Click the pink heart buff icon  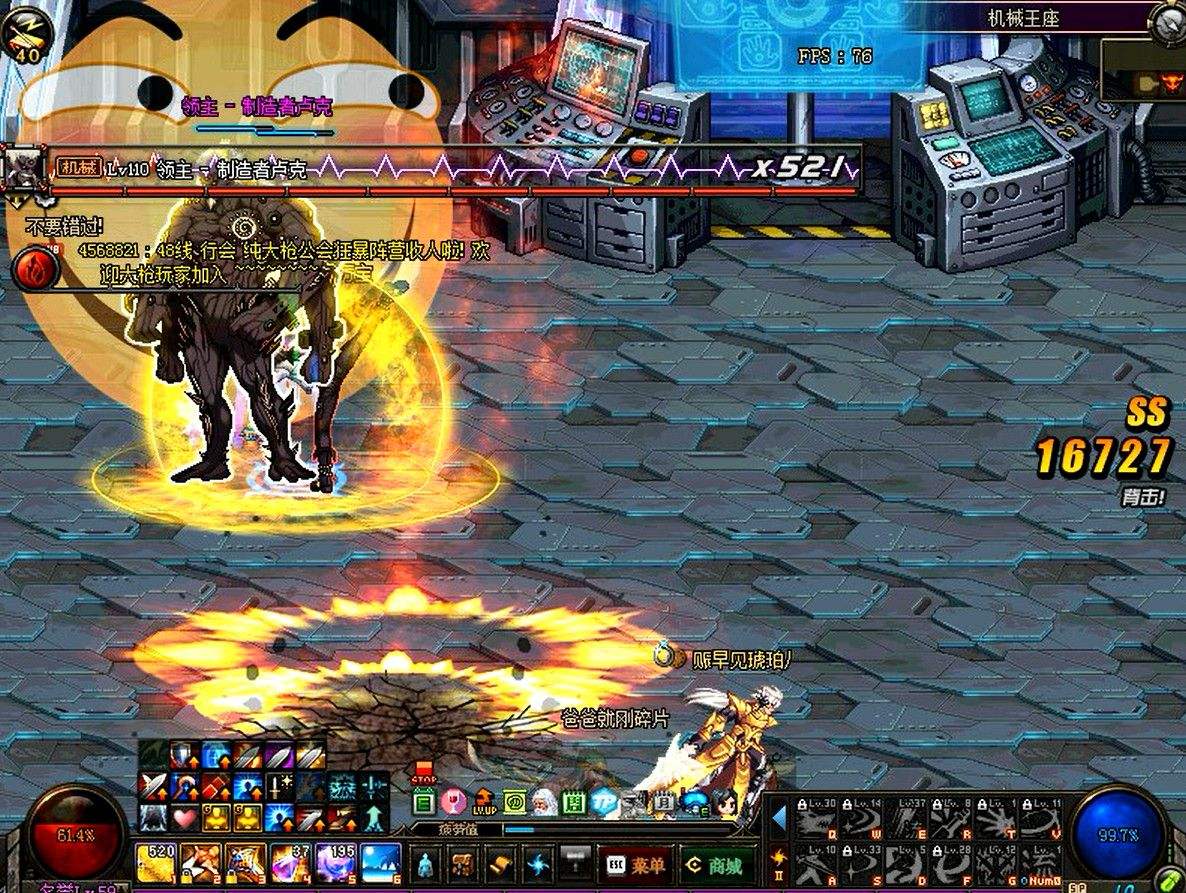[x=184, y=818]
